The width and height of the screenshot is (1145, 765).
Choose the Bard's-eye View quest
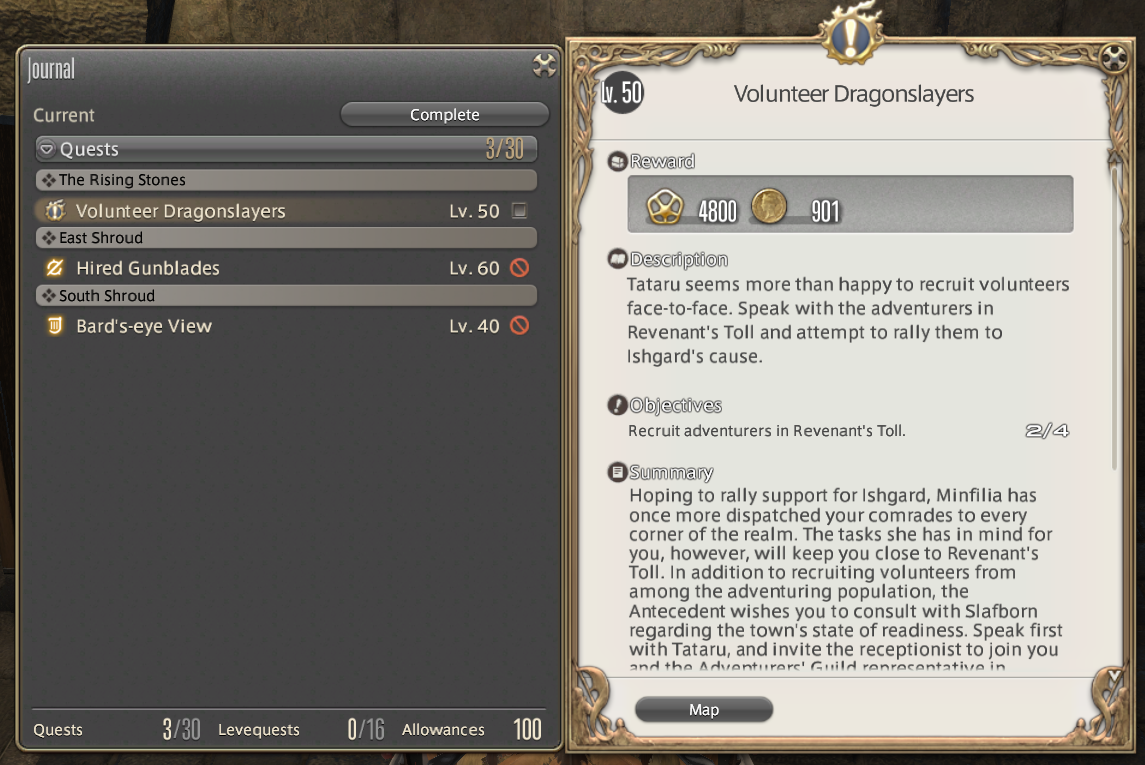[143, 326]
